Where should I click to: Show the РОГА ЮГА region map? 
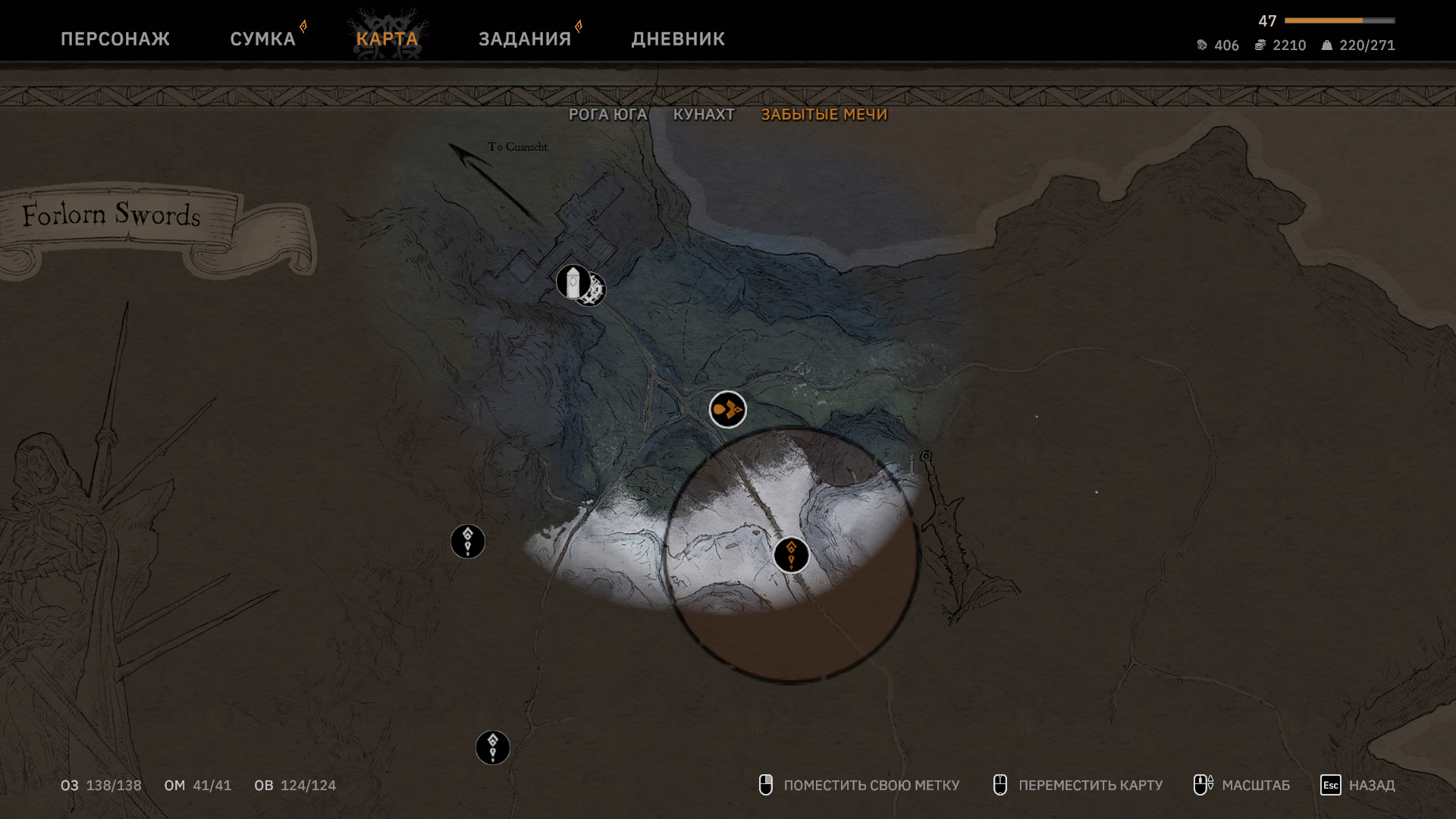tap(607, 115)
